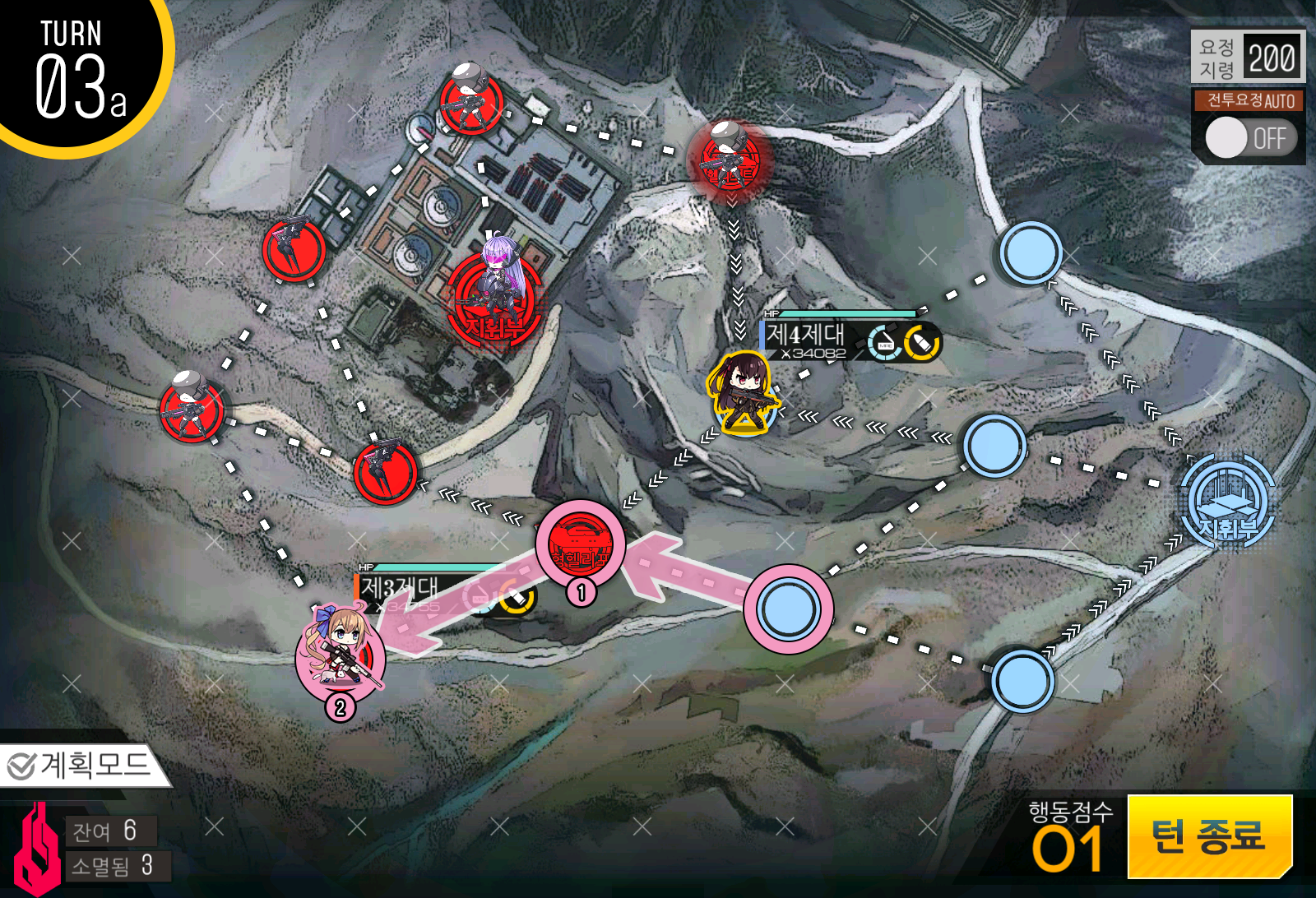
Task: Select the MRE ration gauge on 제4제대 panel
Action: [884, 341]
